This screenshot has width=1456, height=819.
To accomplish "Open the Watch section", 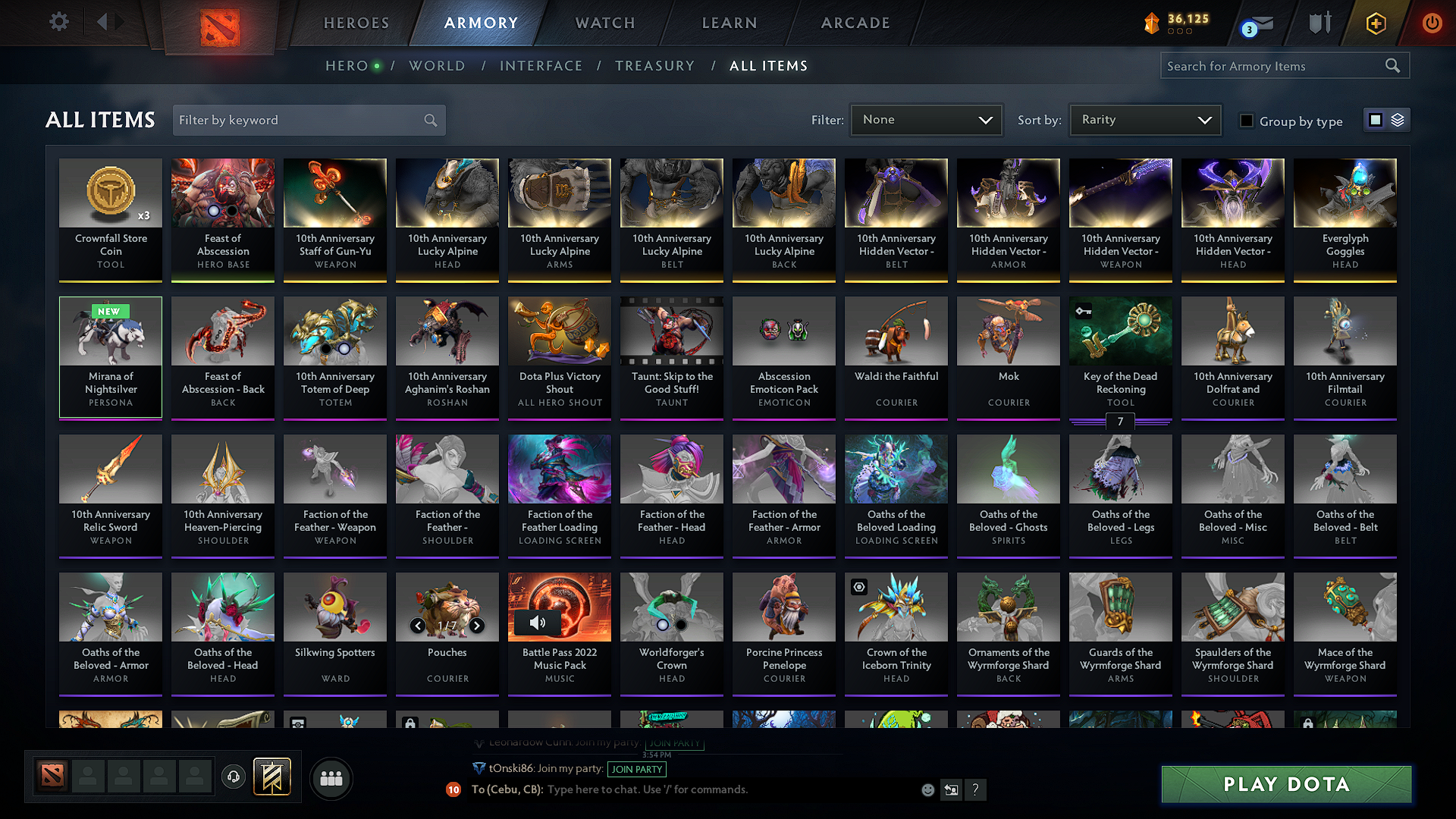I will (604, 23).
